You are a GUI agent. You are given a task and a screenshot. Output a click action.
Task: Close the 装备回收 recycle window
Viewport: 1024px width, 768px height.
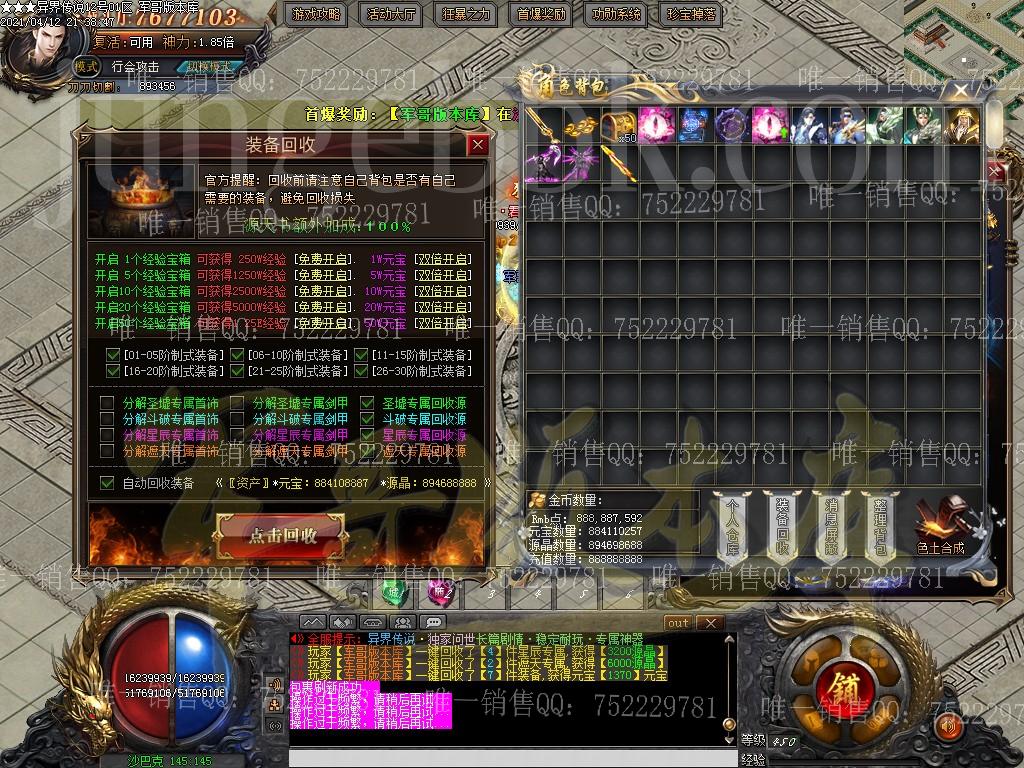pos(478,145)
